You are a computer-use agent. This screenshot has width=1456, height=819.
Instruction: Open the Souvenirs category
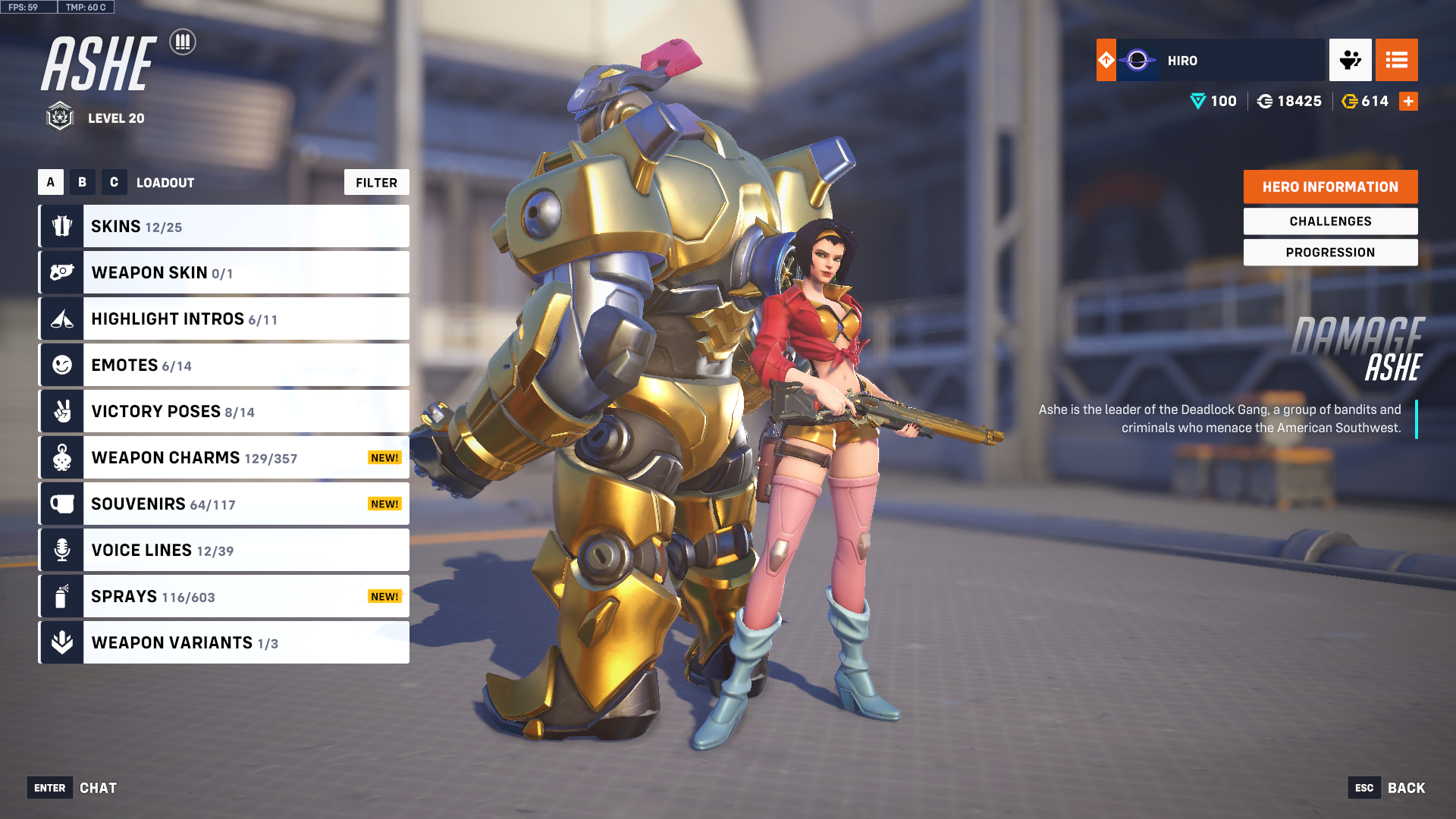[x=224, y=504]
